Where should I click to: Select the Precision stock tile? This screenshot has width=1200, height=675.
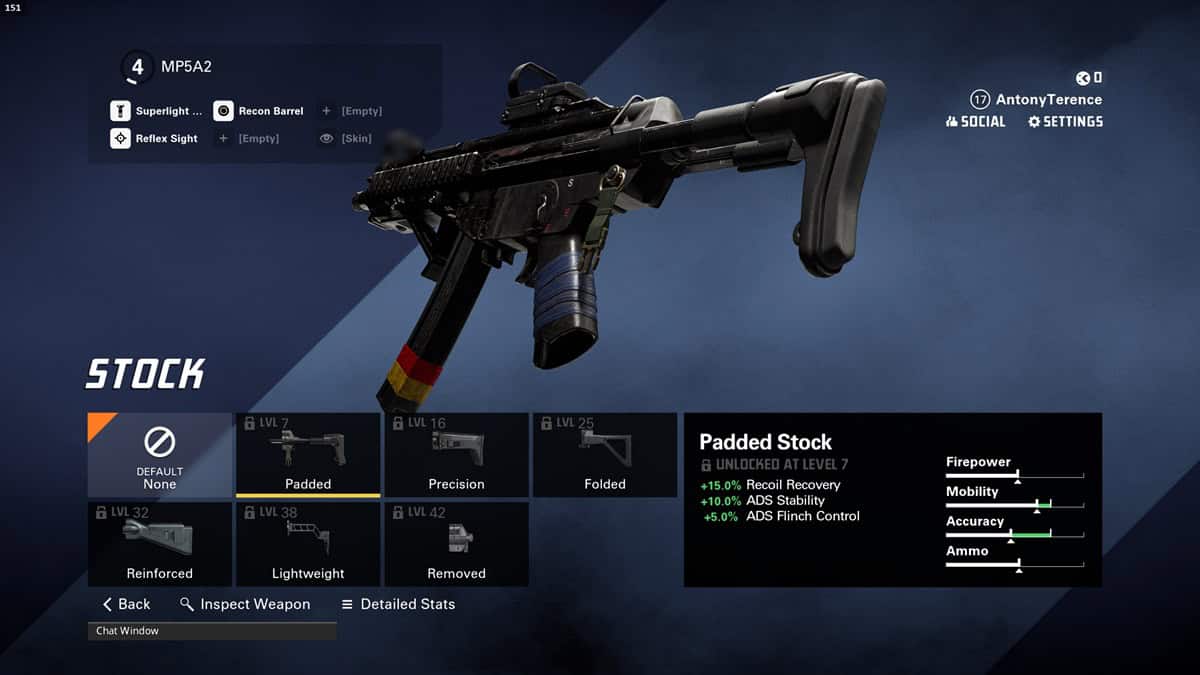tap(456, 455)
